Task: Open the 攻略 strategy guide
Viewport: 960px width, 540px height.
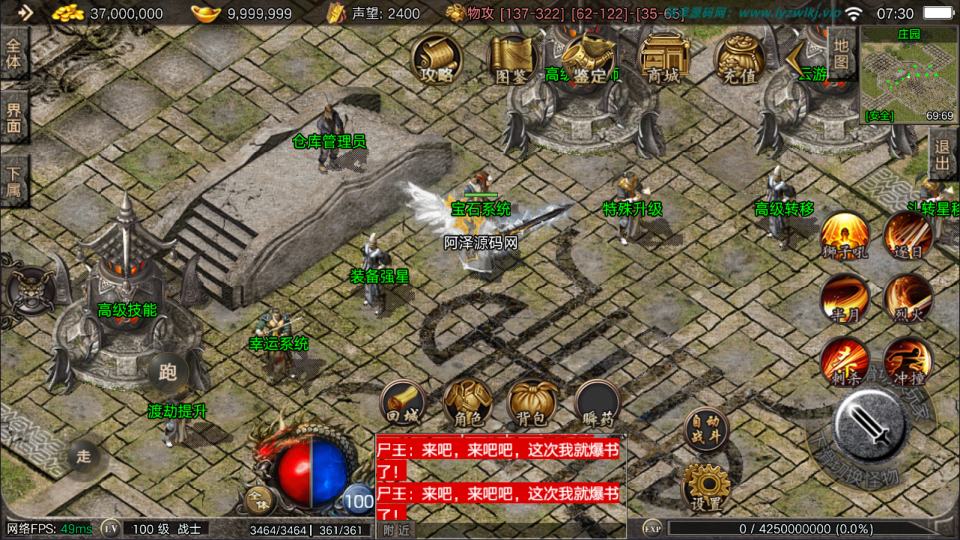Action: (436, 58)
